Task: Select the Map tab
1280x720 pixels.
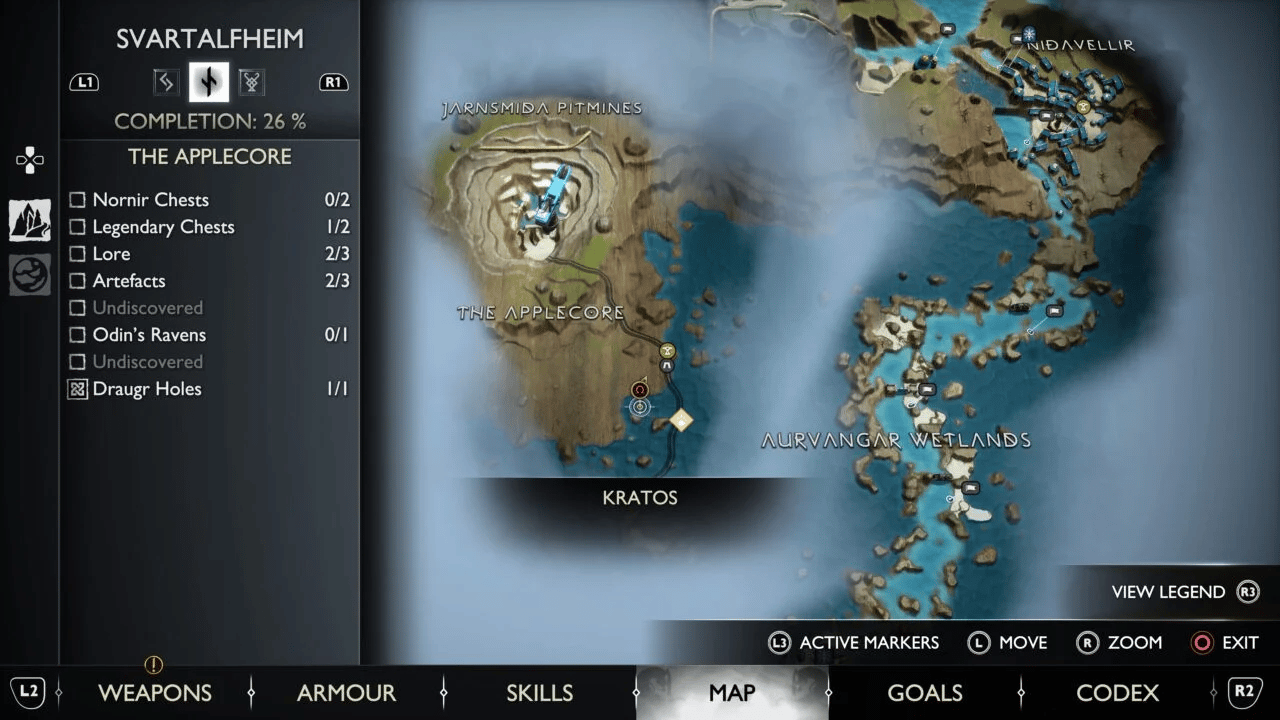Action: click(732, 692)
